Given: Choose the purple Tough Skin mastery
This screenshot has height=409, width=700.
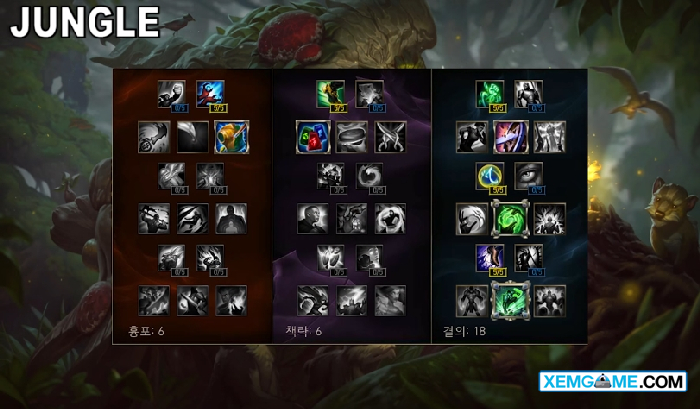Looking at the screenshot, I should pyautogui.click(x=511, y=136).
